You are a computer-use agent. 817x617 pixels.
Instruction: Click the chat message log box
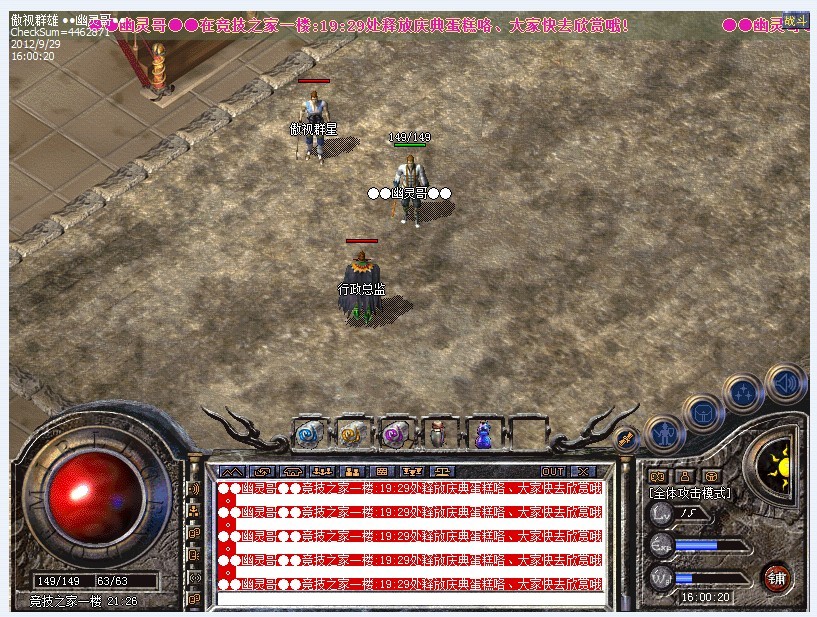[x=410, y=541]
